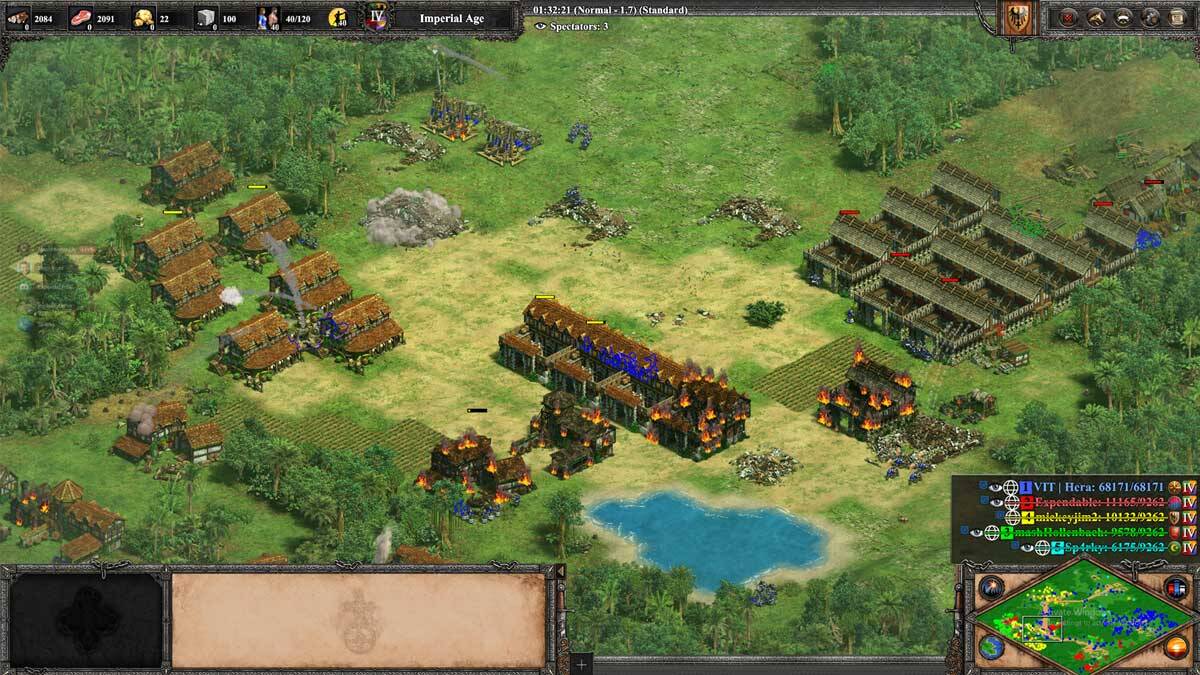Click the Spectators eye indicator

541,26
